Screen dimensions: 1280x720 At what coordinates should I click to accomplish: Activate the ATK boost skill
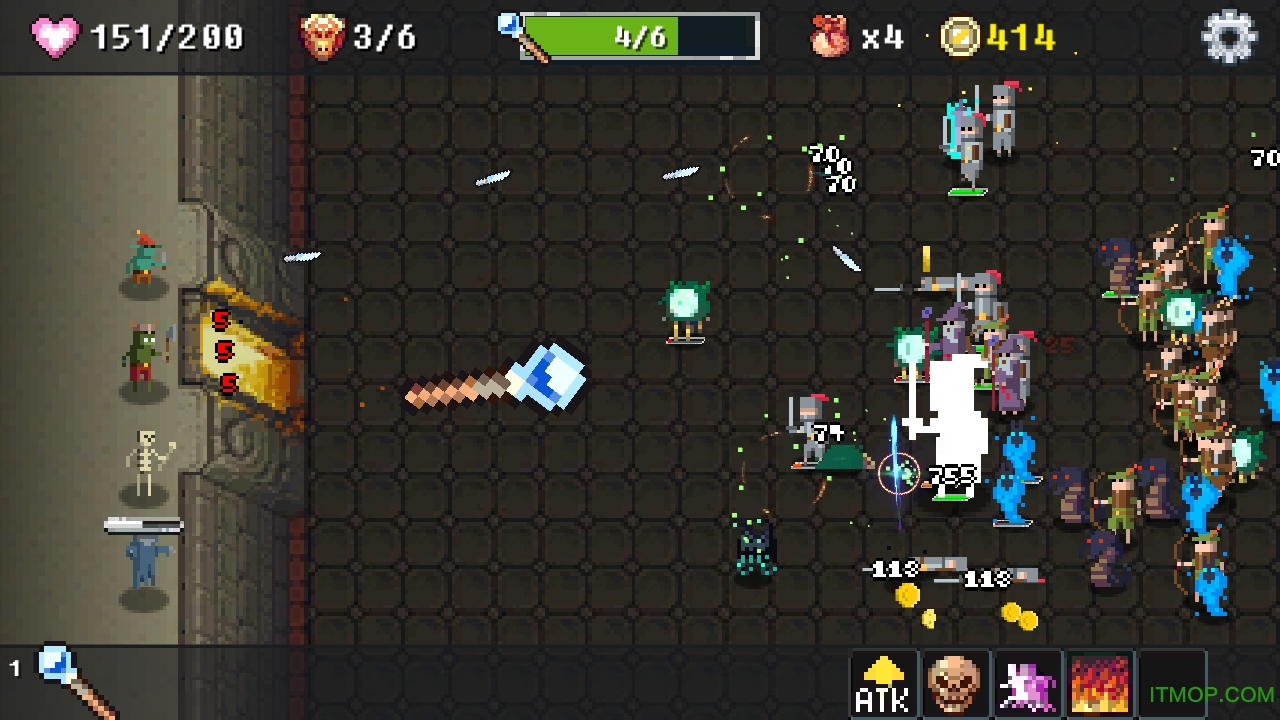tap(883, 684)
